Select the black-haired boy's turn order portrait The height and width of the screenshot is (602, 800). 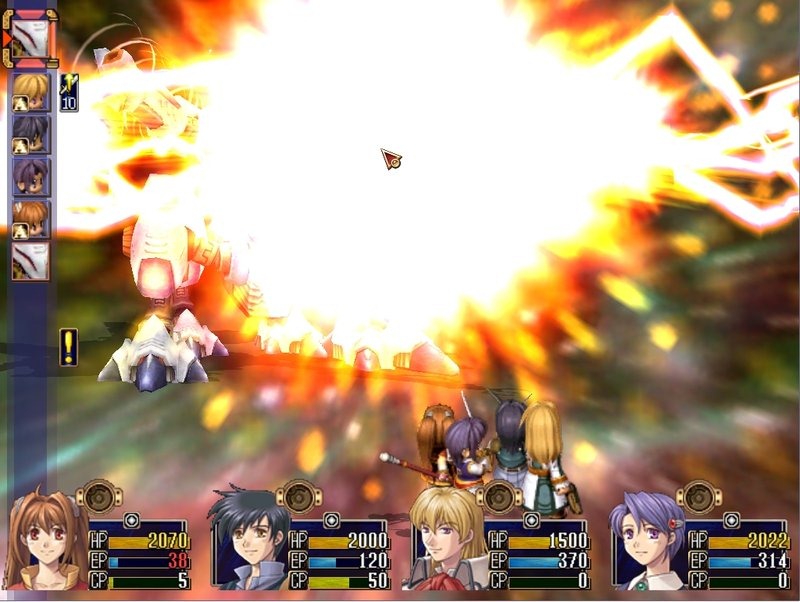click(30, 134)
